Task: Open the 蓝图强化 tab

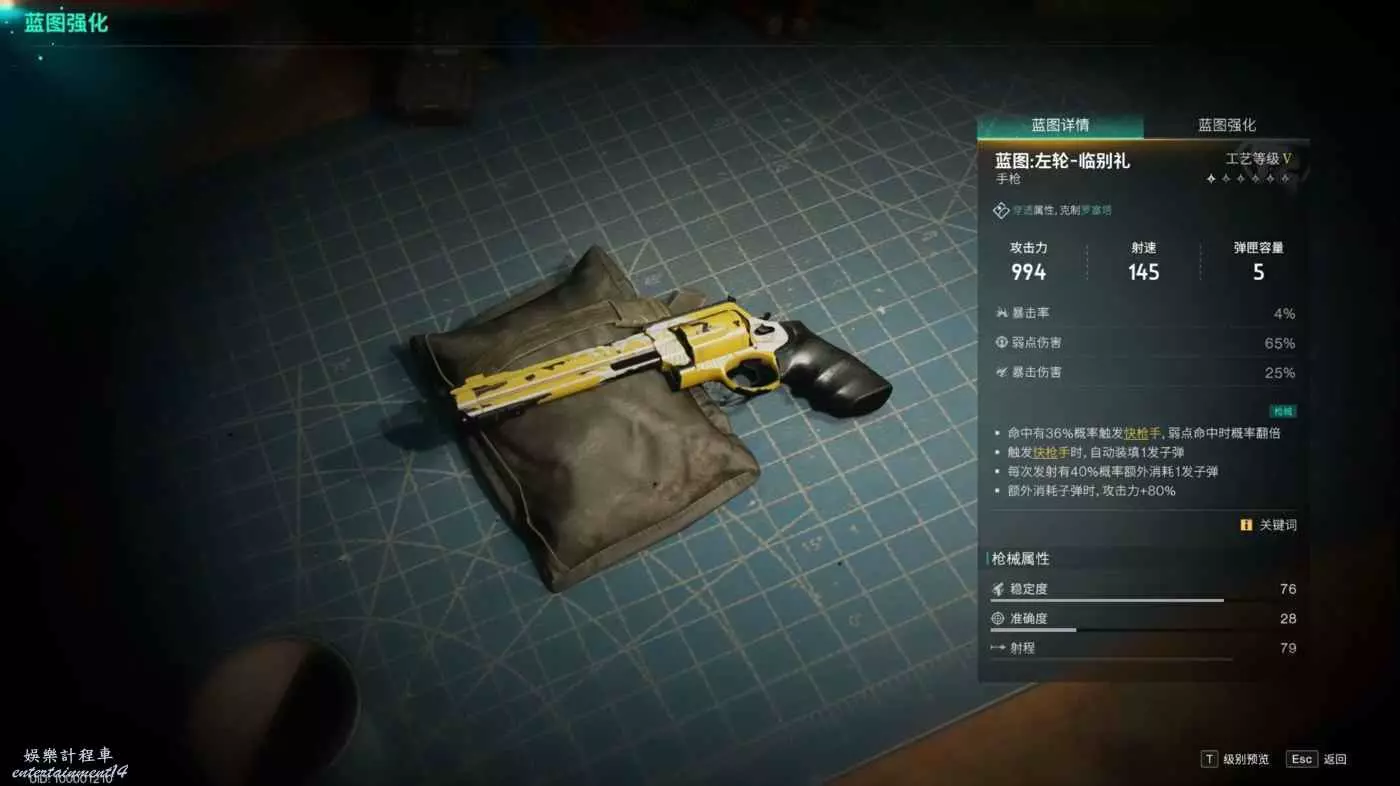Action: (x=1226, y=125)
